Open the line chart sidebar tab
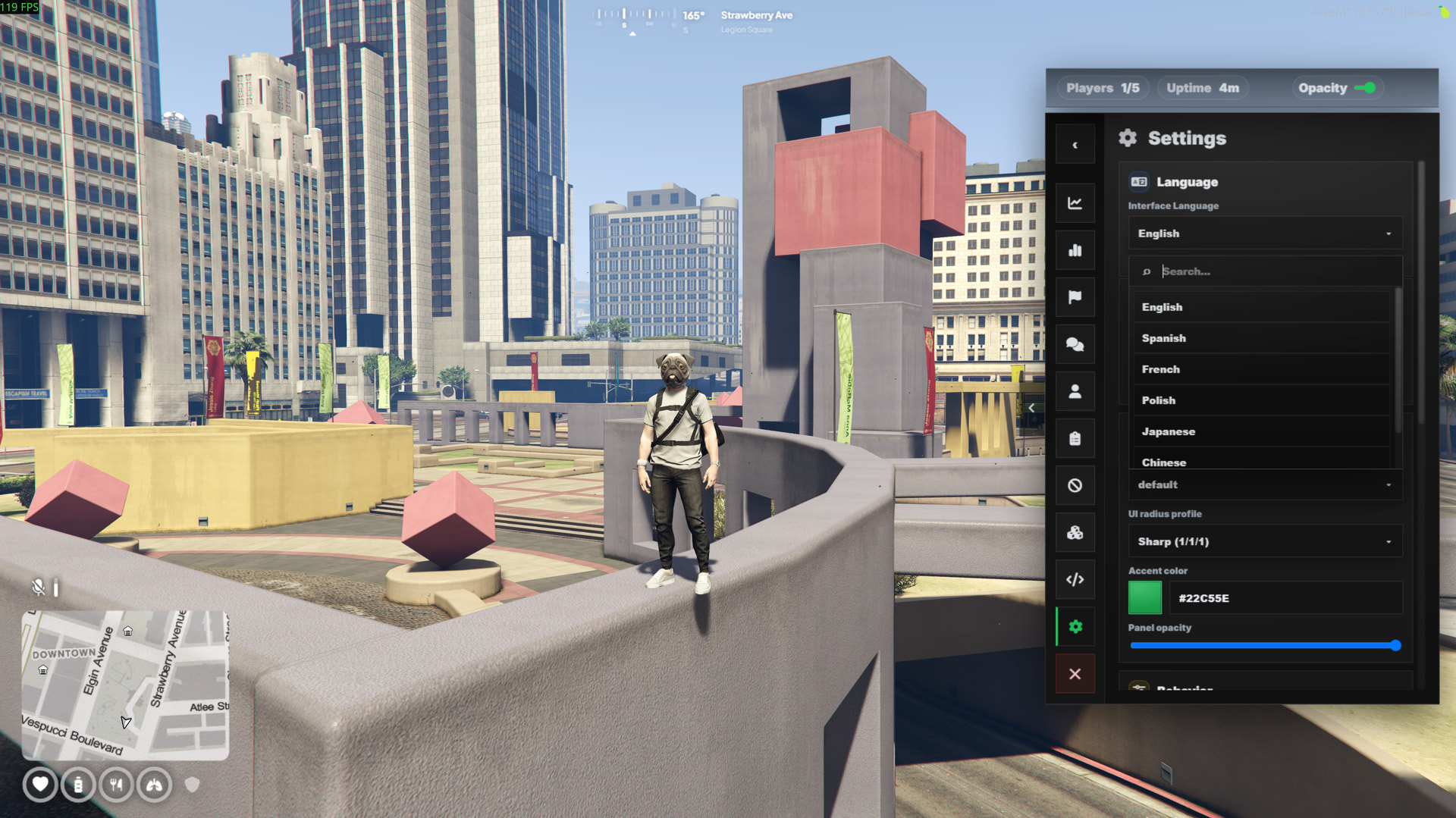 tap(1075, 203)
